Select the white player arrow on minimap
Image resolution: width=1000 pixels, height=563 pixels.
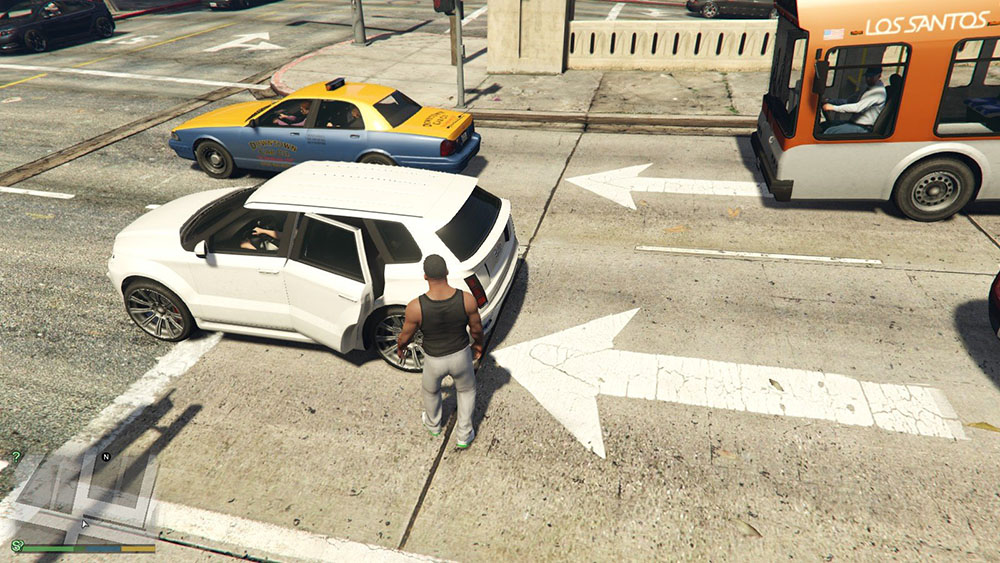pyautogui.click(x=85, y=522)
